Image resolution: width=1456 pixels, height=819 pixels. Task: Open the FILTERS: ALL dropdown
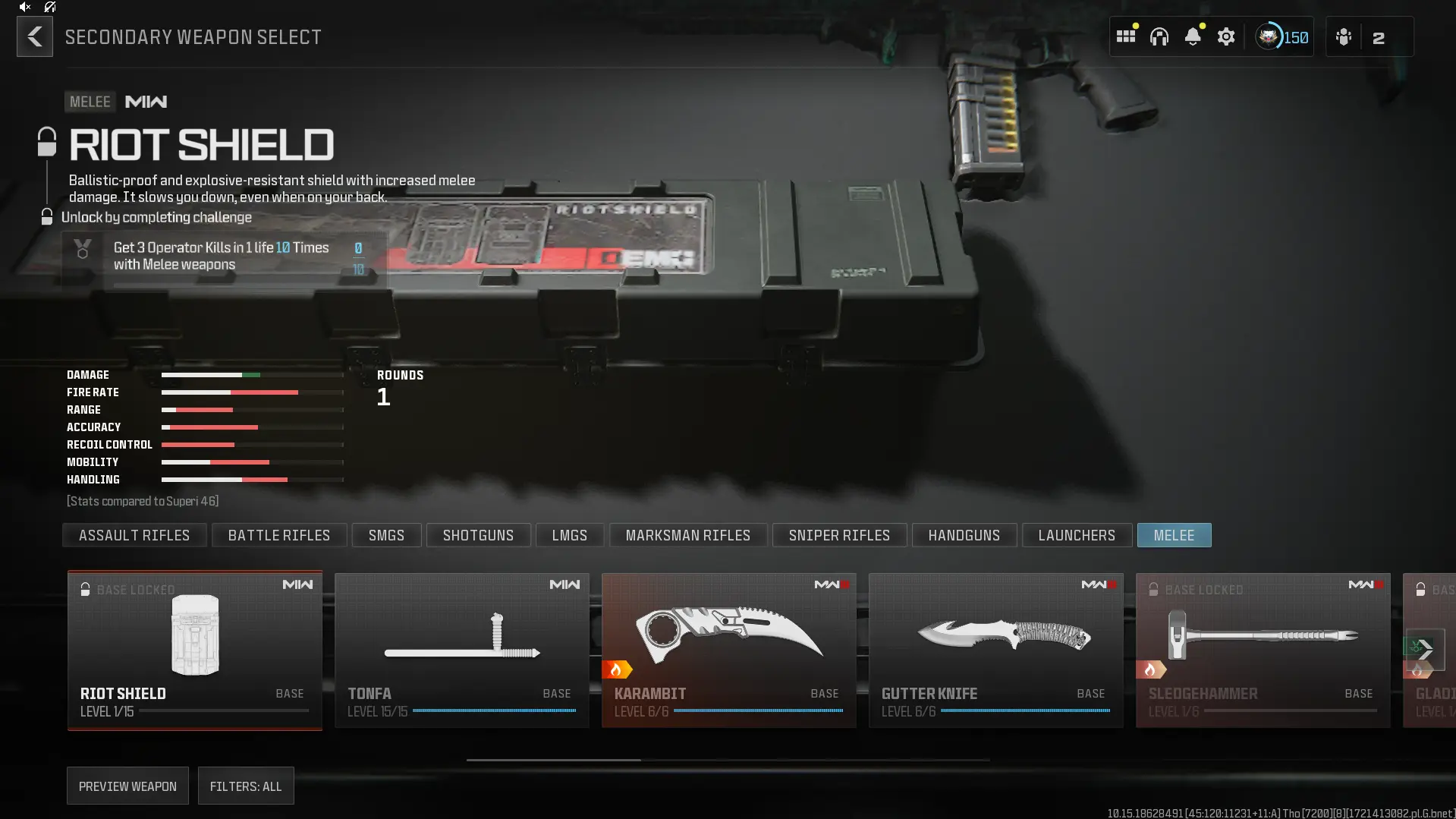pyautogui.click(x=245, y=786)
